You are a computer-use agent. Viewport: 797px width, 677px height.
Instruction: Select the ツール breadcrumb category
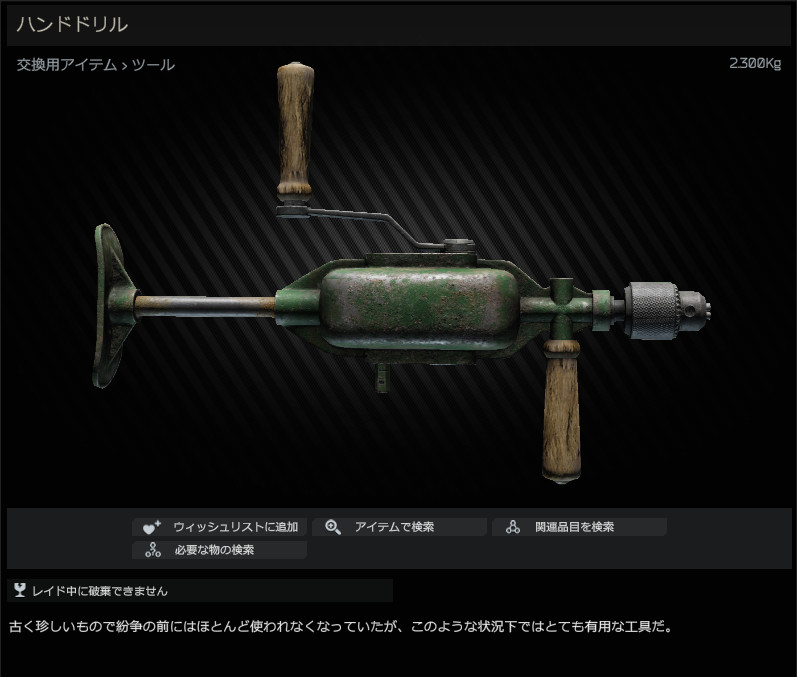(153, 65)
